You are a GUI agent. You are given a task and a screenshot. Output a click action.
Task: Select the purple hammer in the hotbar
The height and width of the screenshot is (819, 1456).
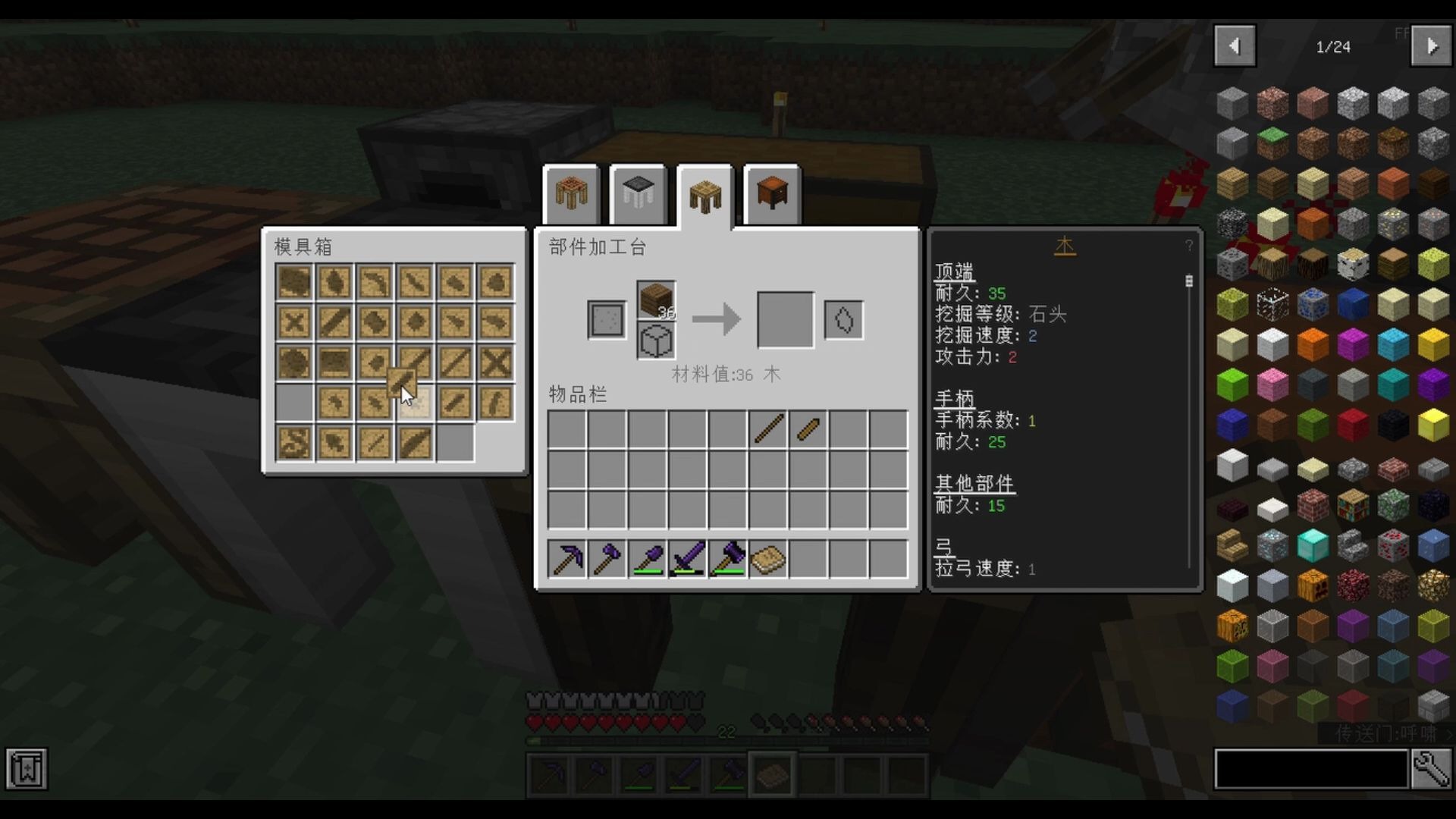728,560
